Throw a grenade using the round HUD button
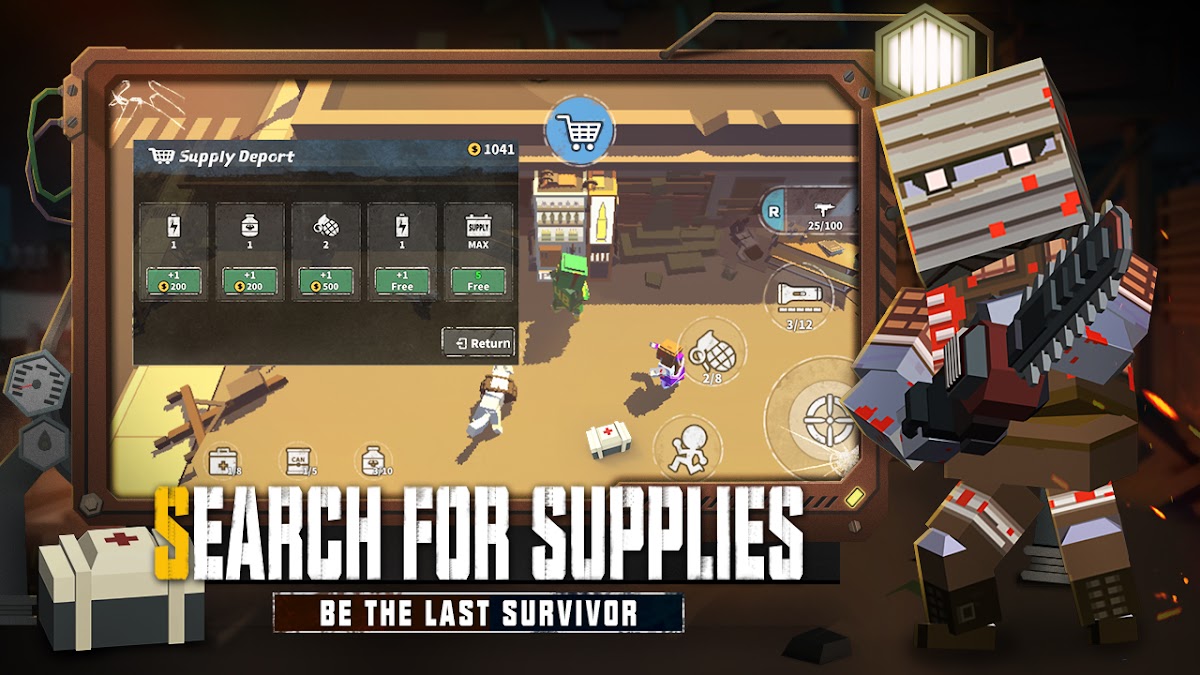Image resolution: width=1200 pixels, height=675 pixels. pos(712,352)
